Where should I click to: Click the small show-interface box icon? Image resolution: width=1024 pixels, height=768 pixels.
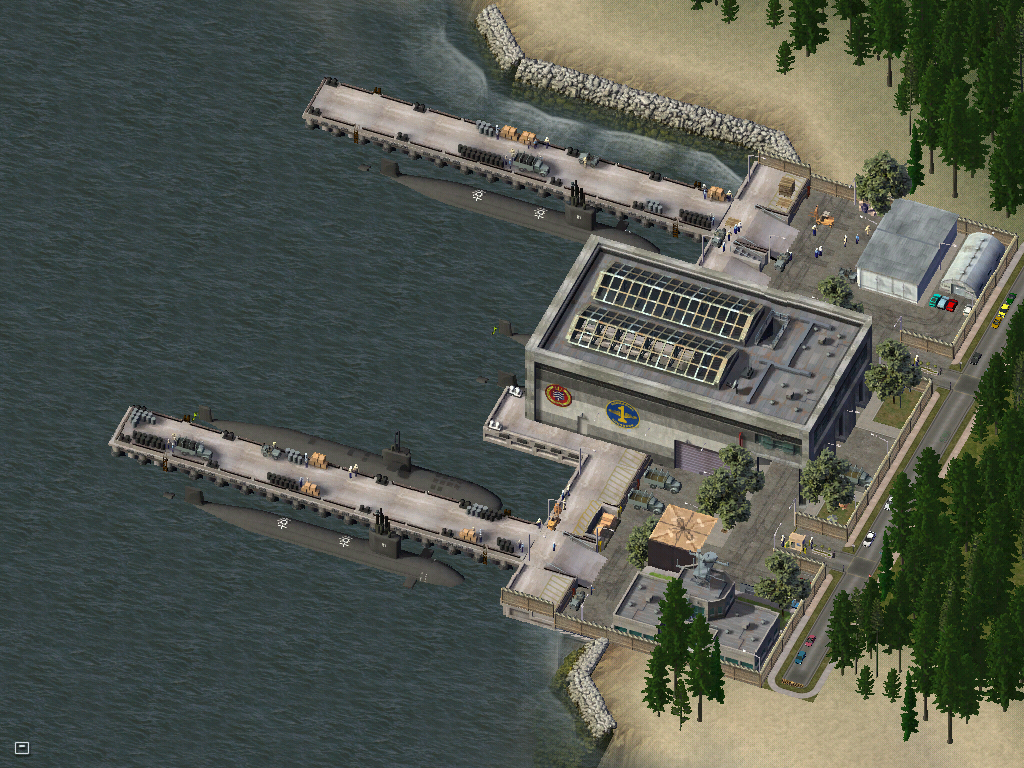pyautogui.click(x=22, y=747)
